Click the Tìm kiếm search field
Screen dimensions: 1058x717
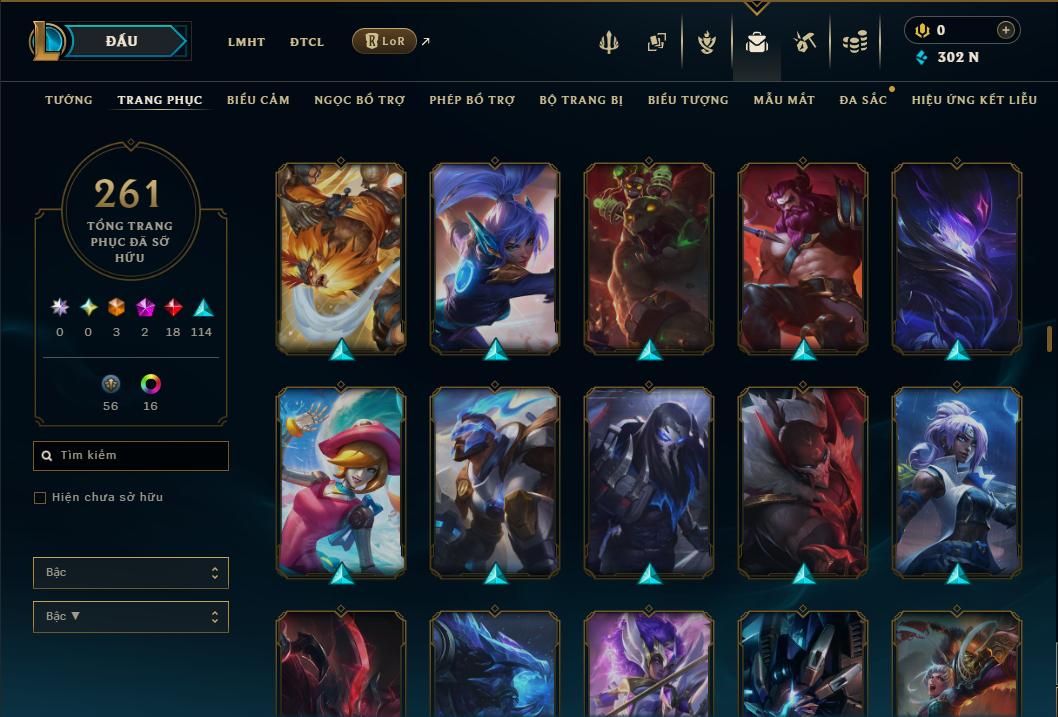[131, 456]
